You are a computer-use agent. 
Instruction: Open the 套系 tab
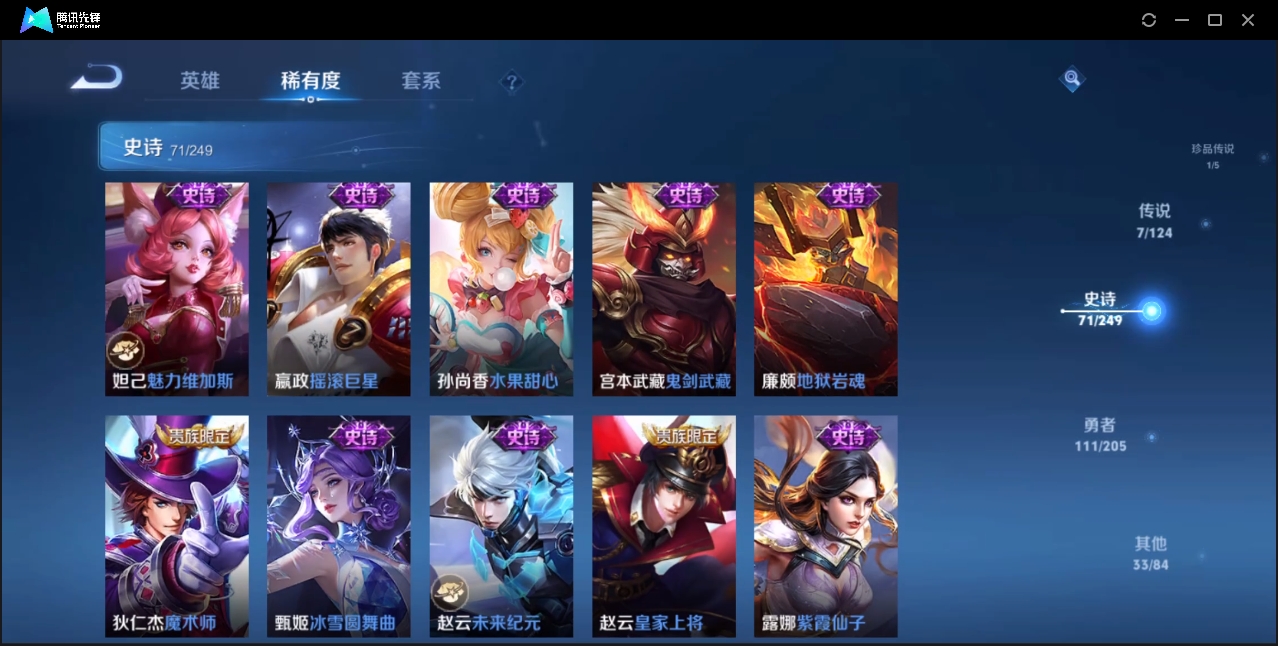(x=421, y=81)
